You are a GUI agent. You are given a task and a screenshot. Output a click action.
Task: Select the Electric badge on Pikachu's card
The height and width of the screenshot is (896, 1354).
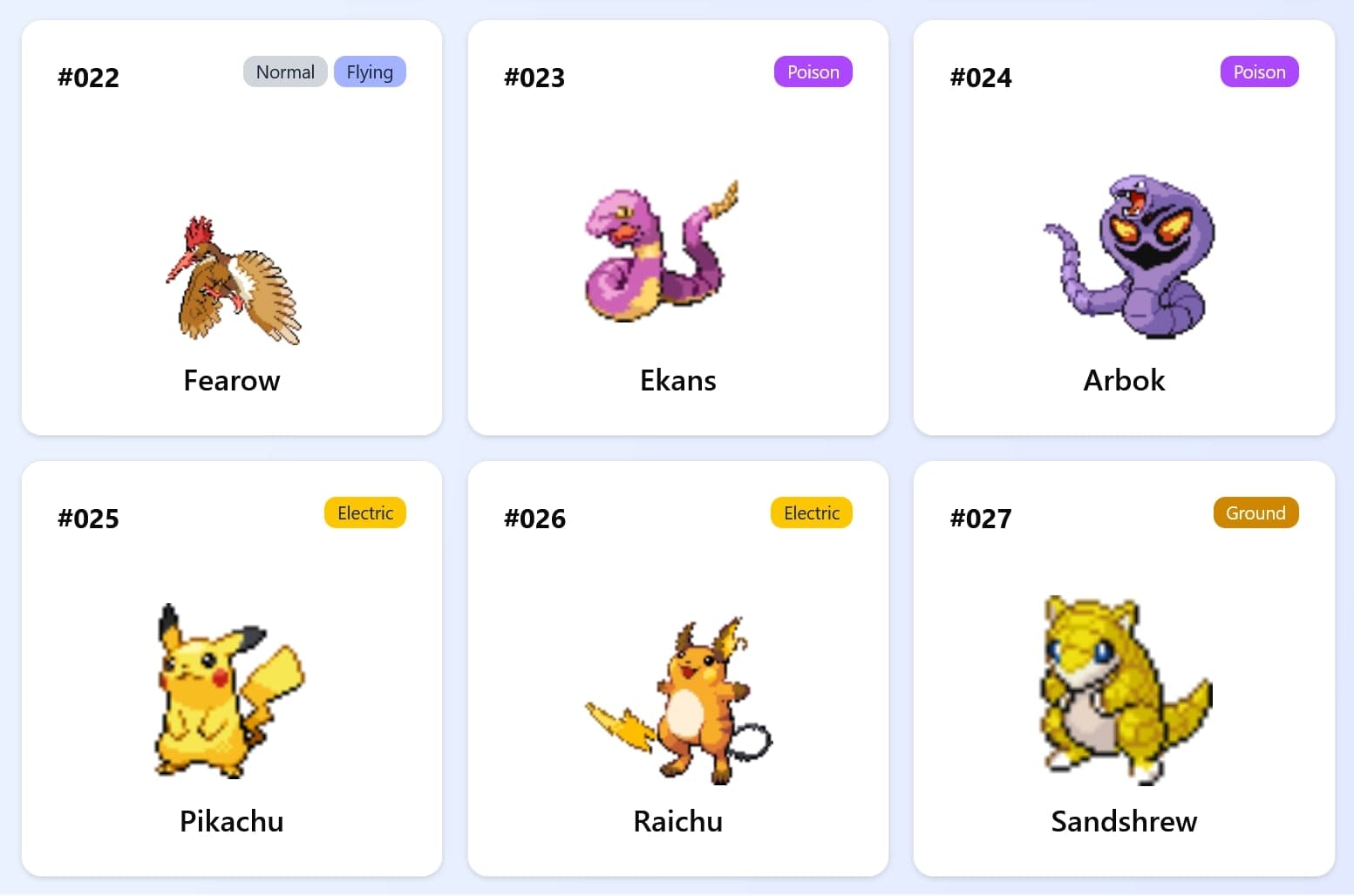pos(364,512)
